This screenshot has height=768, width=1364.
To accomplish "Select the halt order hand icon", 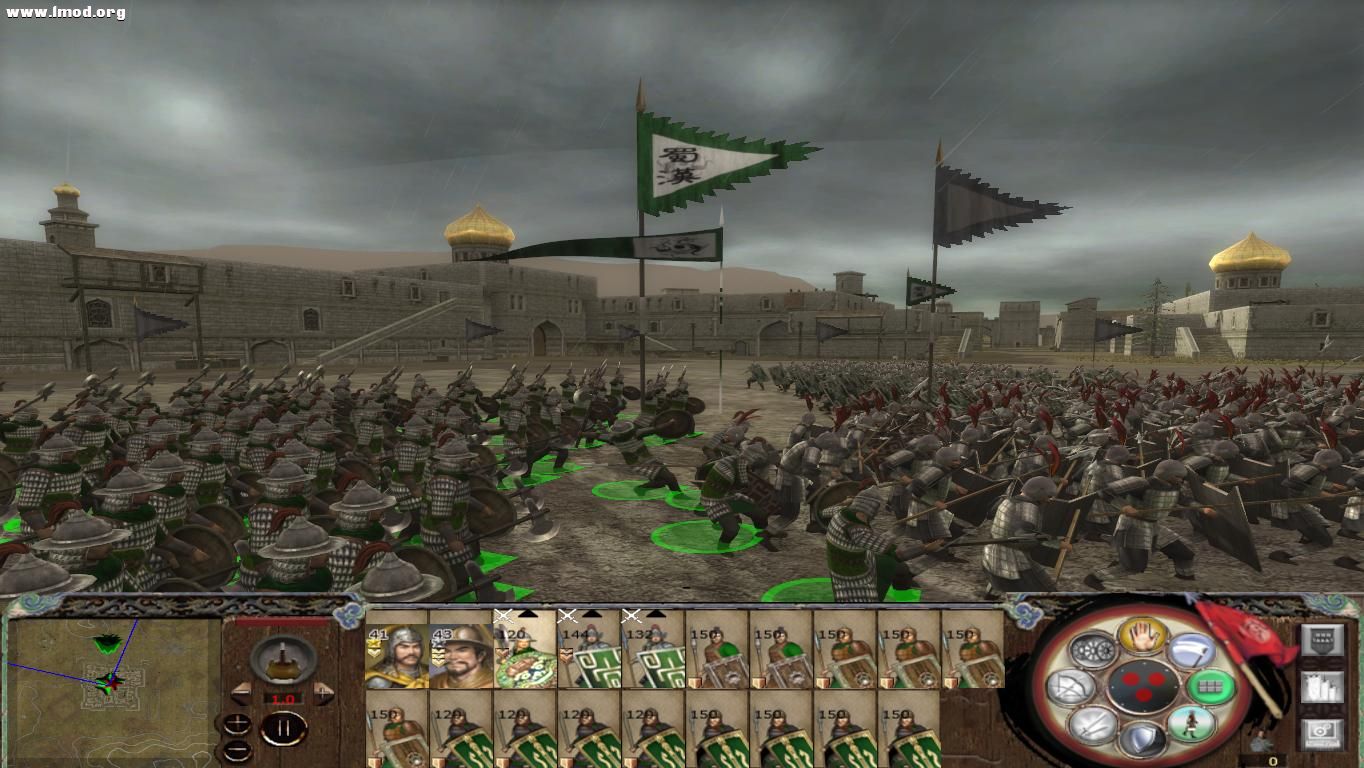I will (x=1140, y=637).
